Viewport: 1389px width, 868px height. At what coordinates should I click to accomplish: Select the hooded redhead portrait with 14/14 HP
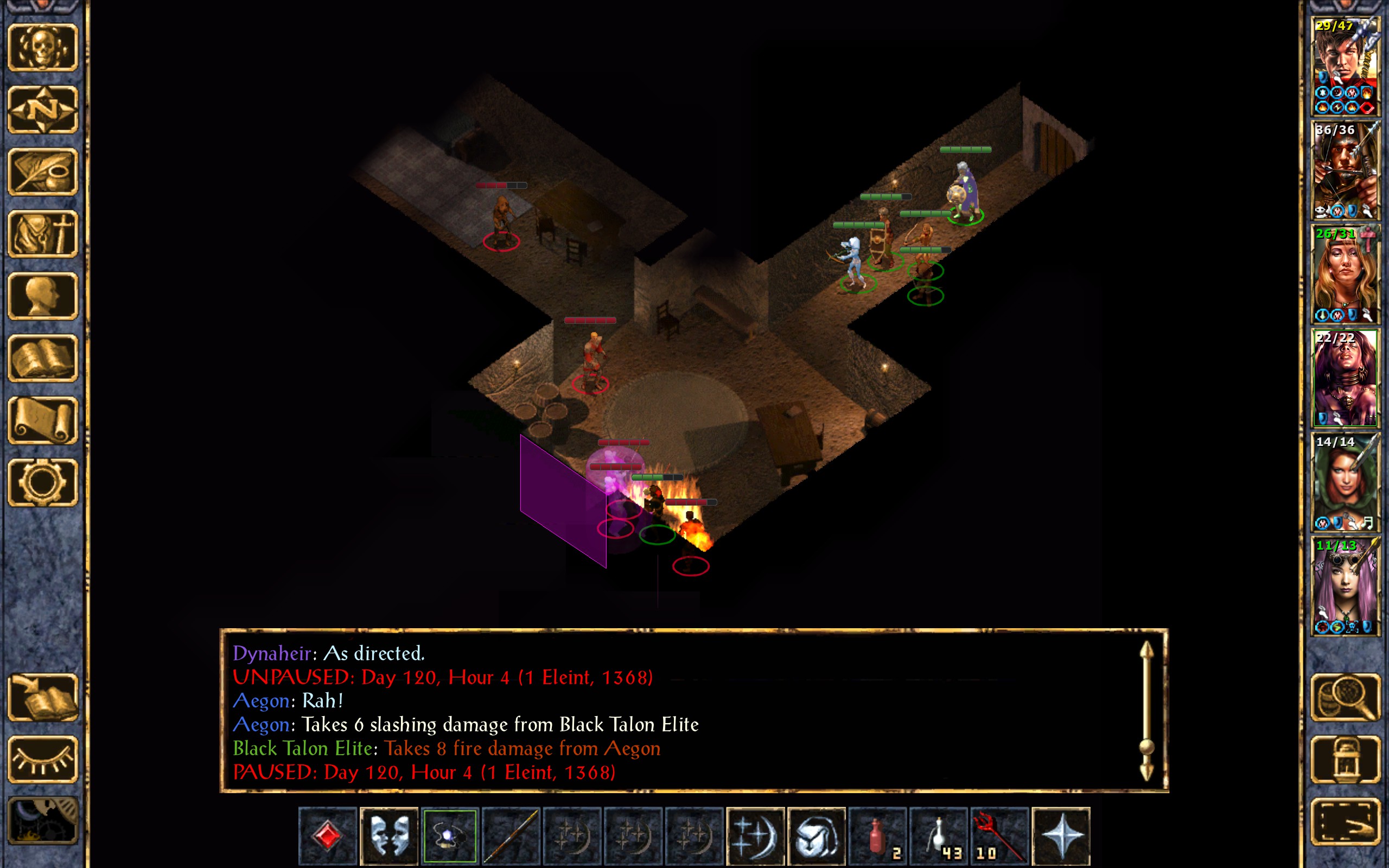[1345, 482]
